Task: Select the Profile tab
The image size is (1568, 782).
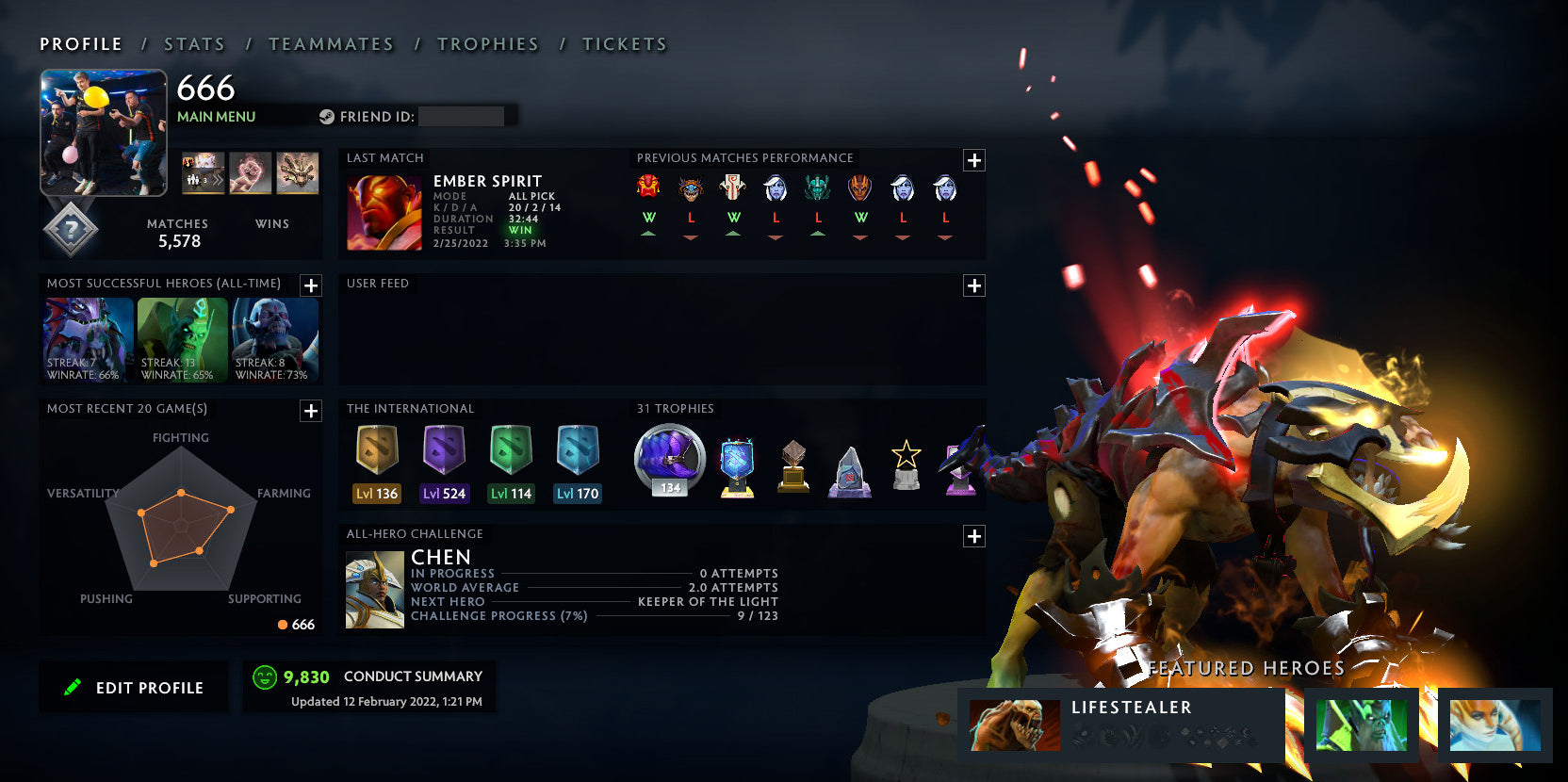Action: (81, 44)
